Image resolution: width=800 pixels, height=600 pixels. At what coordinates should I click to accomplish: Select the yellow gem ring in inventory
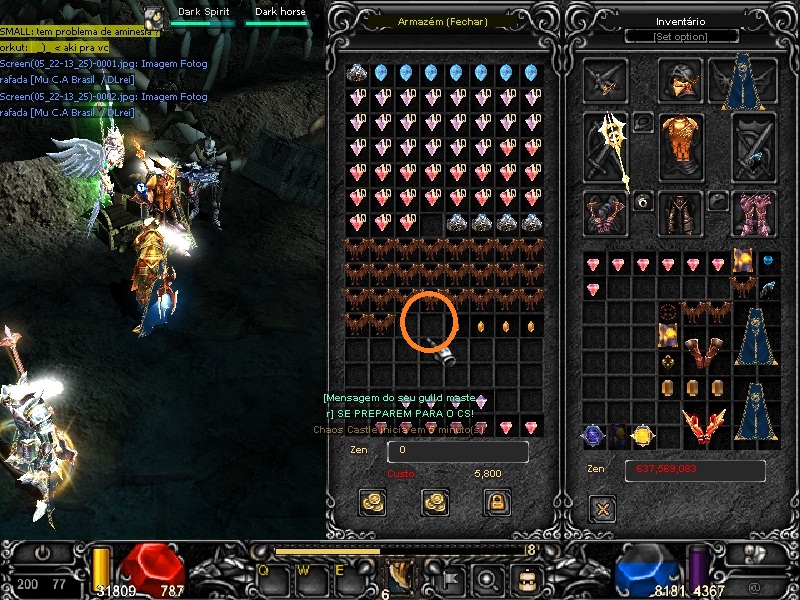(643, 436)
